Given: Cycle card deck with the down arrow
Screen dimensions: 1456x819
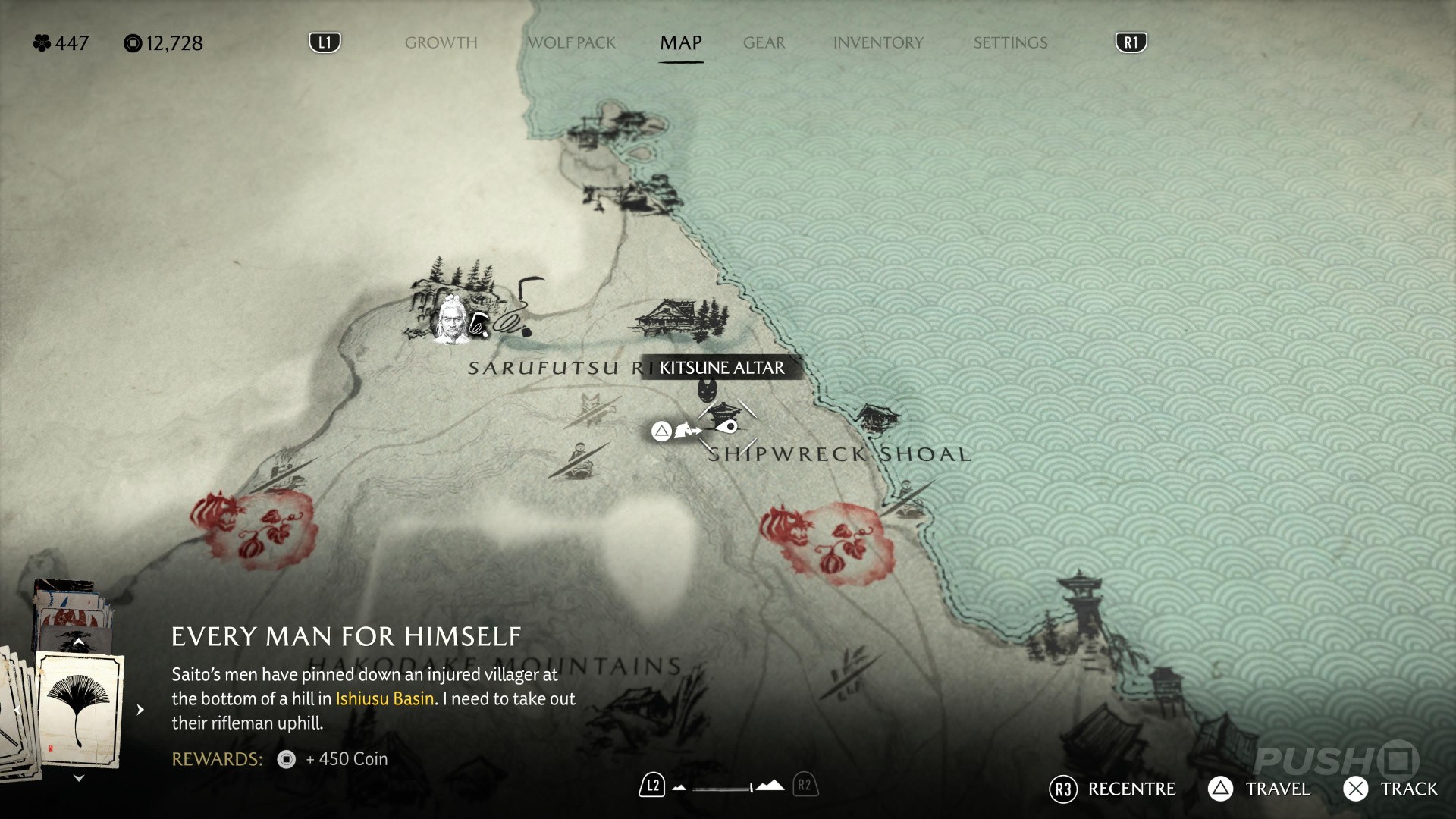Looking at the screenshot, I should (78, 779).
